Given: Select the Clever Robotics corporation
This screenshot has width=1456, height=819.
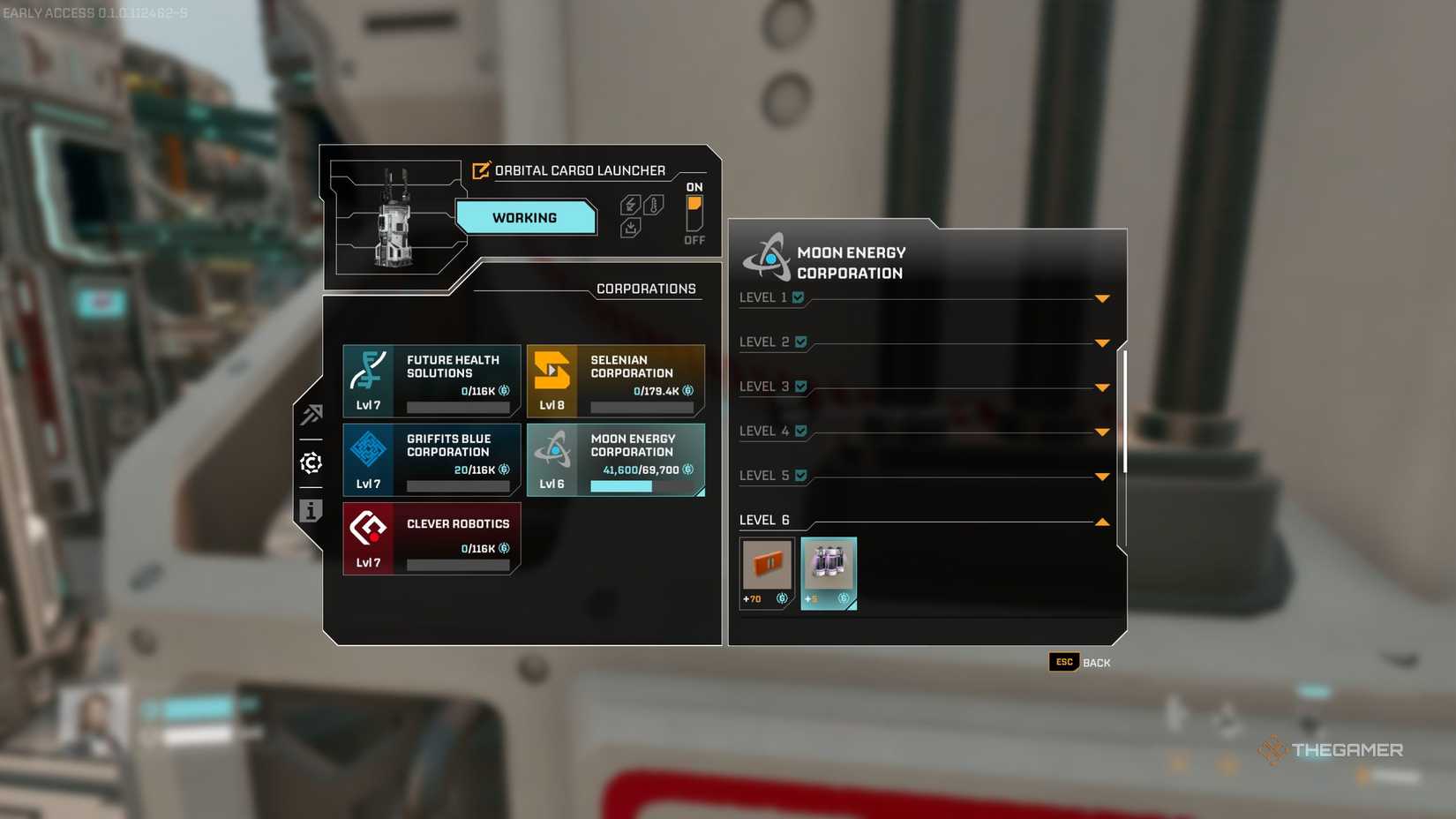Looking at the screenshot, I should coord(432,538).
